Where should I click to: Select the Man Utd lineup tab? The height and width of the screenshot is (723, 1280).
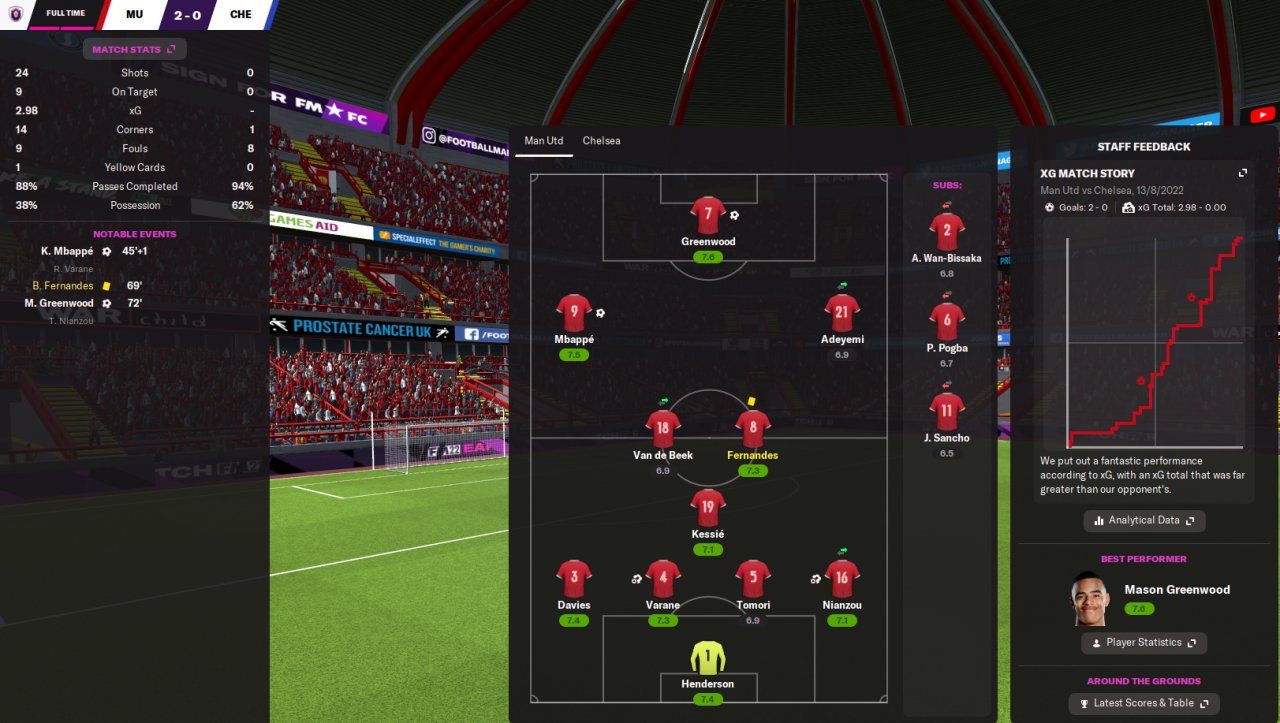(543, 141)
